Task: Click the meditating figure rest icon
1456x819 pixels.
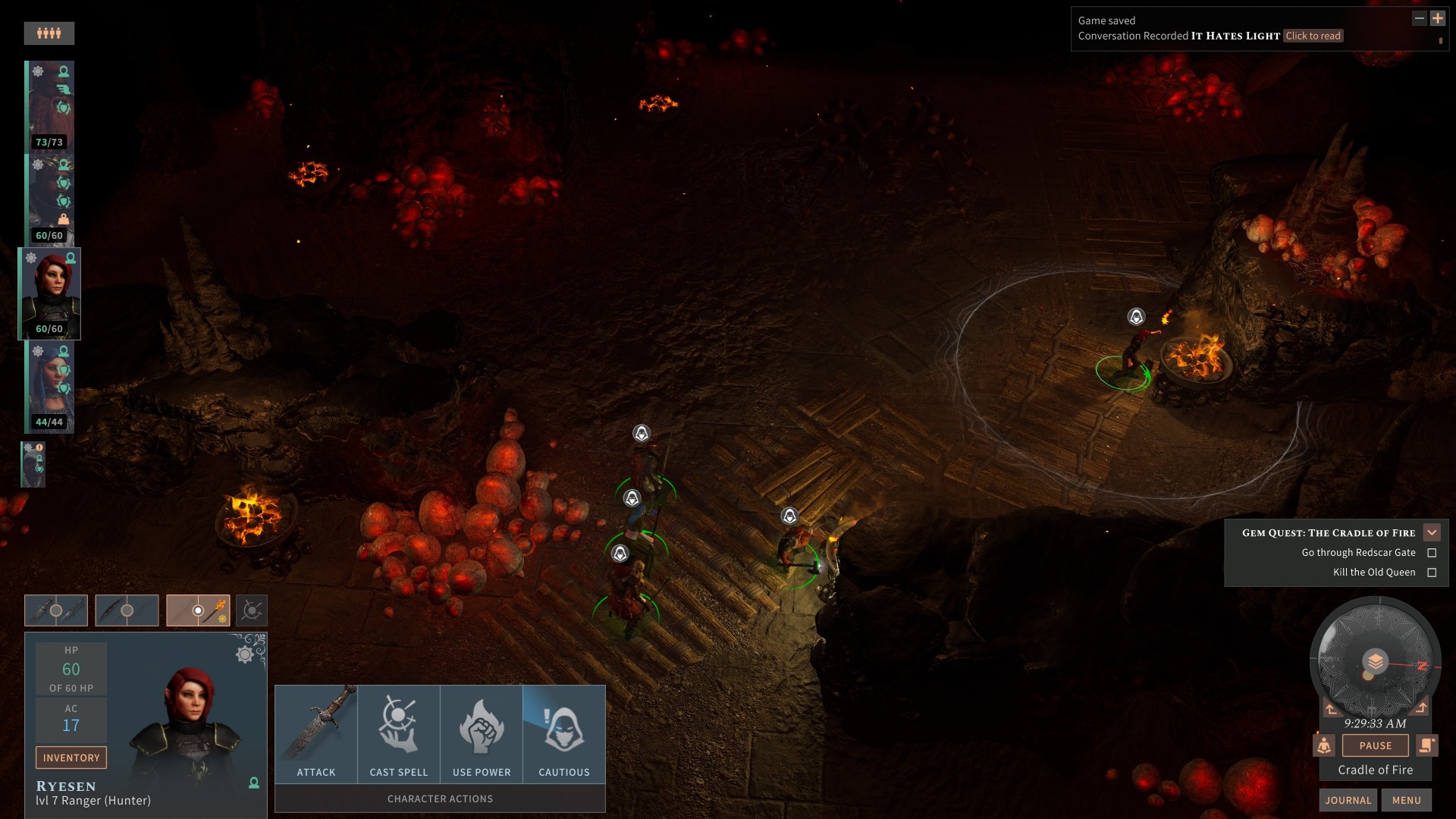Action: pyautogui.click(x=1324, y=745)
